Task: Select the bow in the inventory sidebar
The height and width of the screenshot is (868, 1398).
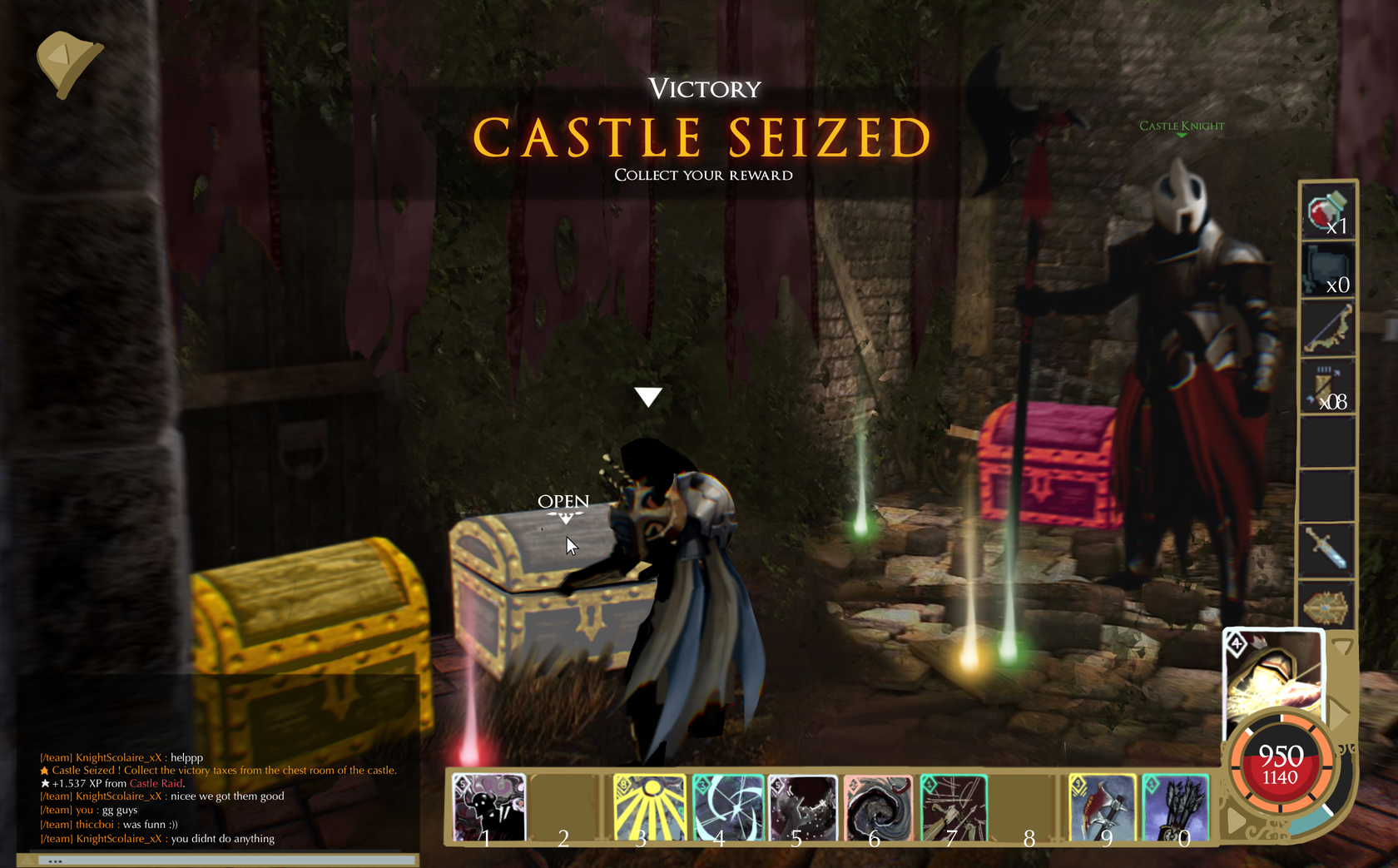Action: (1326, 327)
